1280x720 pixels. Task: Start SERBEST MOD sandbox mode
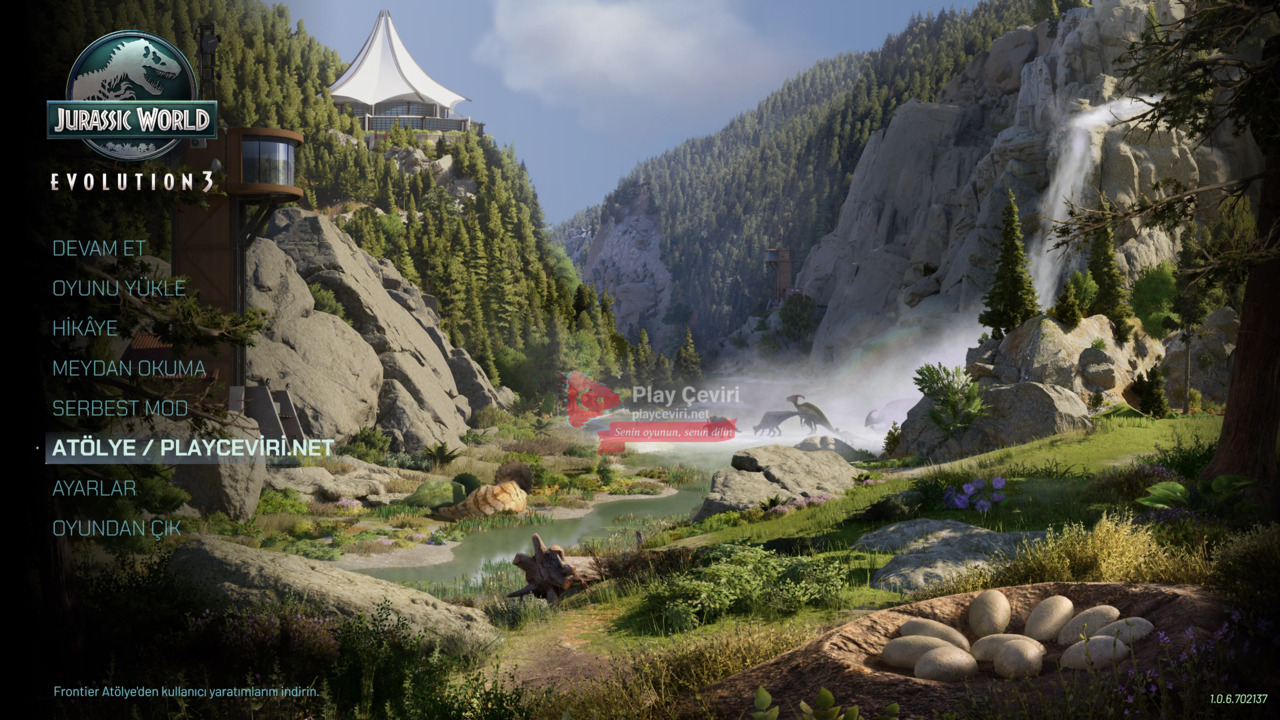tap(120, 408)
